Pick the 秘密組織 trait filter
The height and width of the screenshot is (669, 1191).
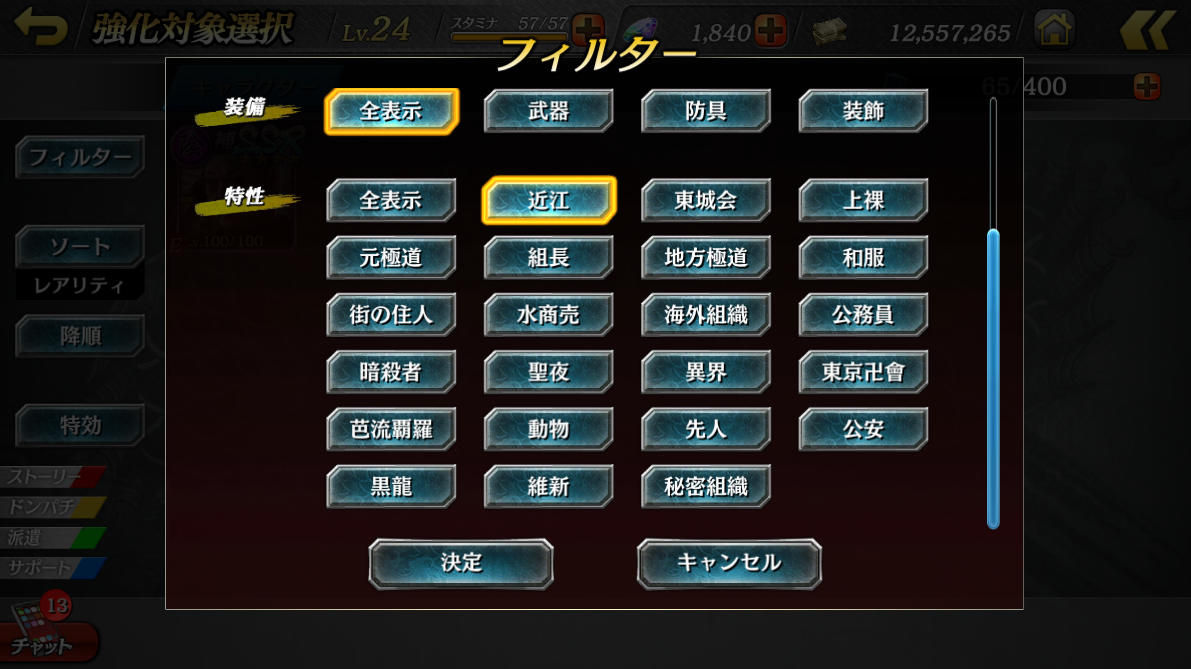706,487
